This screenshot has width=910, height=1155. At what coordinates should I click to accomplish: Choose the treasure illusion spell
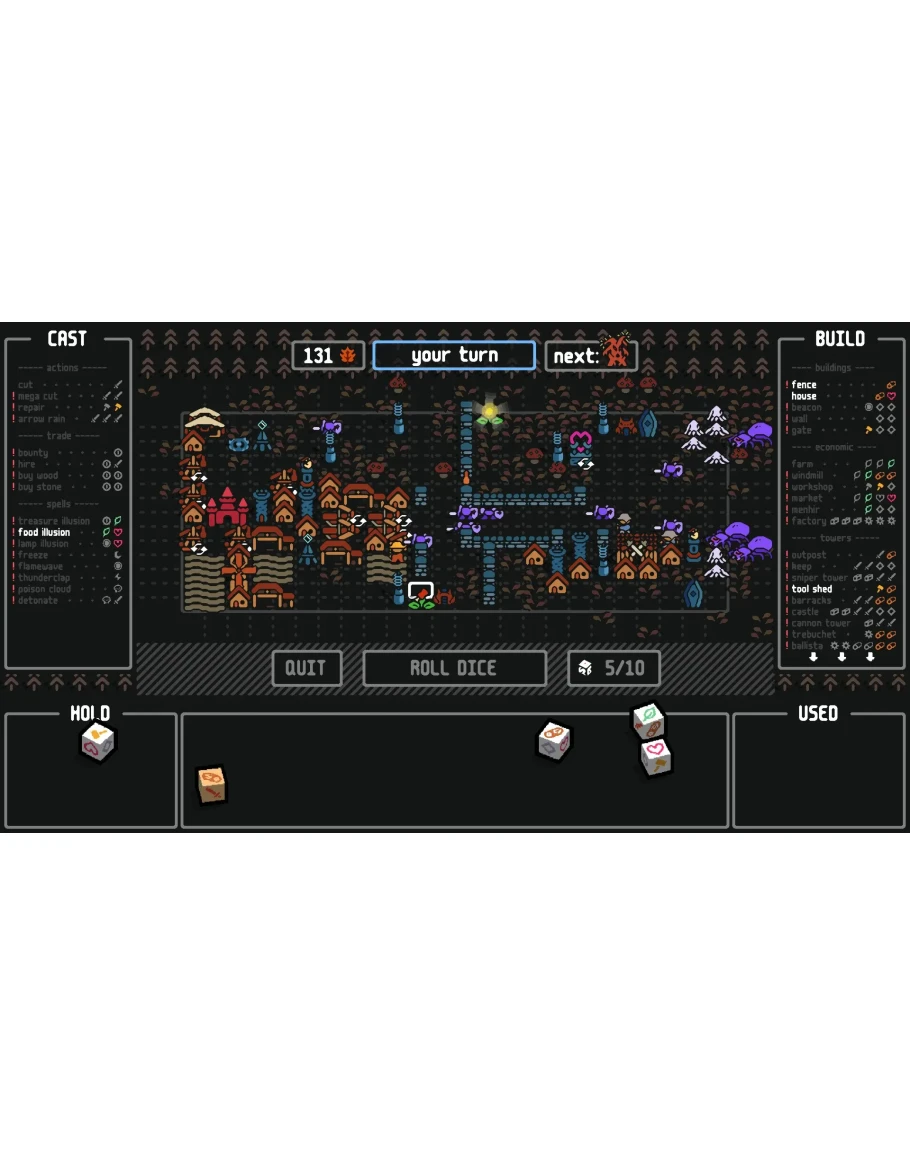click(54, 521)
